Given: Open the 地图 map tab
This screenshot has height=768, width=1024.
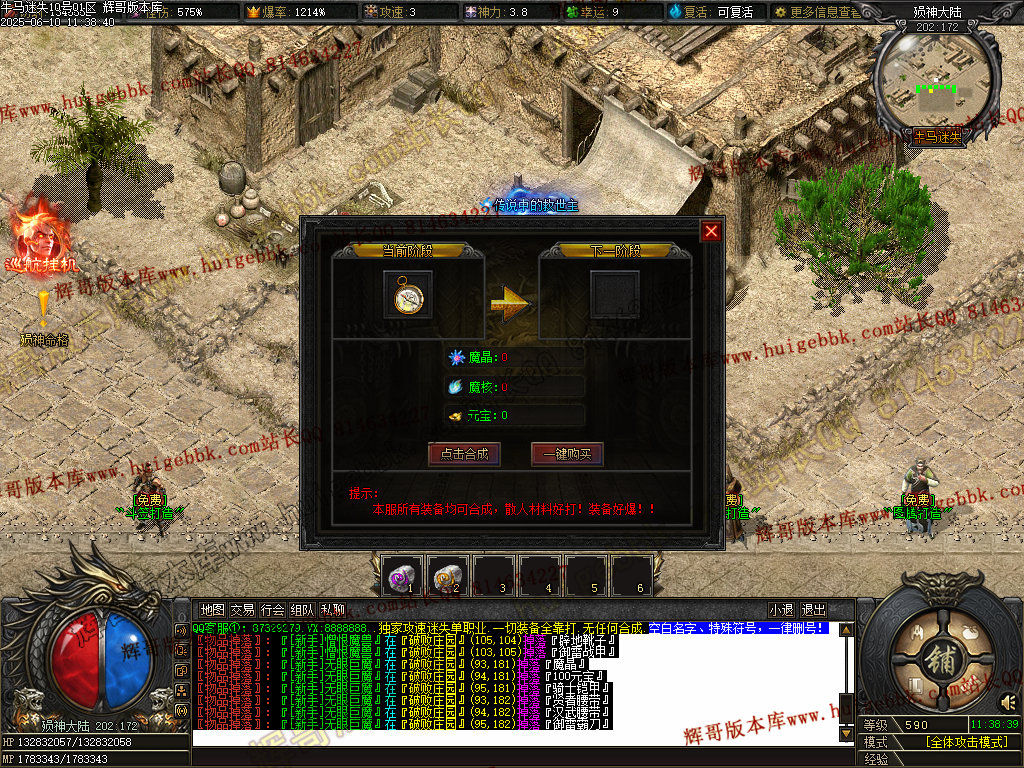Looking at the screenshot, I should coord(212,609).
